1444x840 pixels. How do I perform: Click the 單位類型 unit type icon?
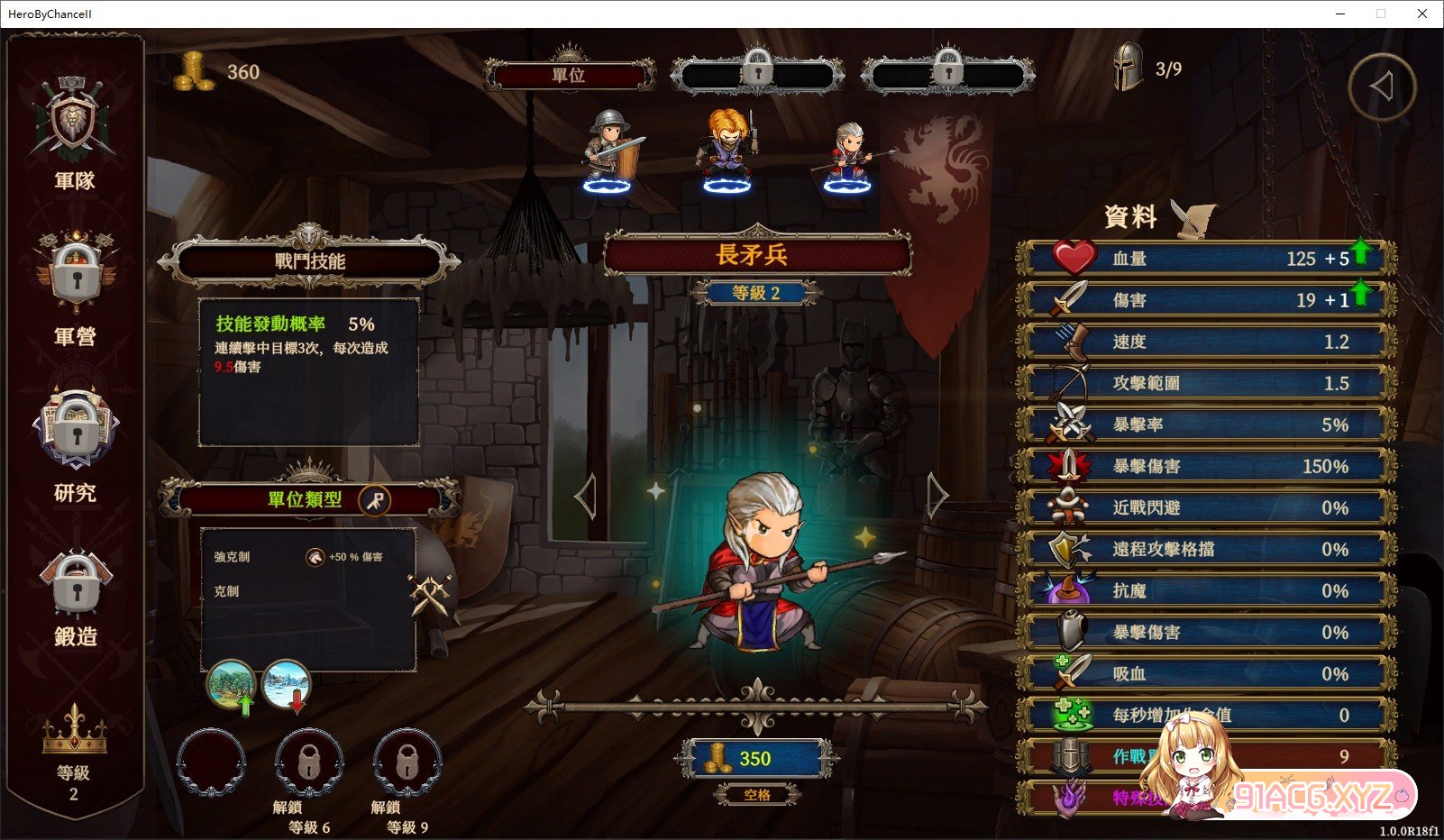[x=374, y=499]
